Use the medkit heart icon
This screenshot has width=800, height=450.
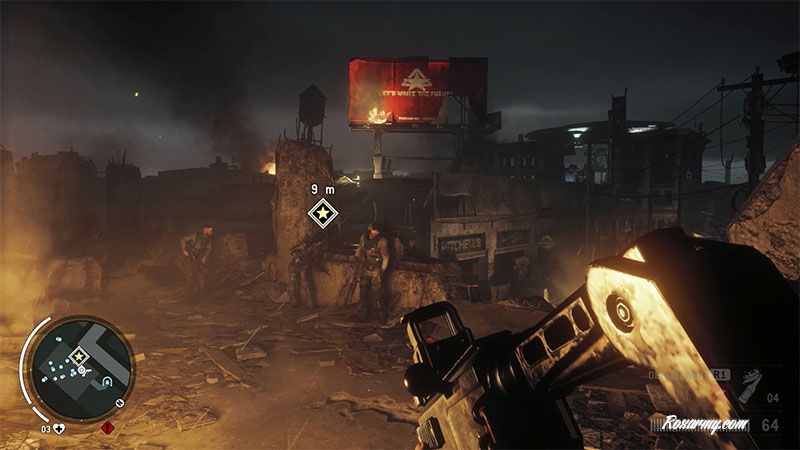coord(61,429)
